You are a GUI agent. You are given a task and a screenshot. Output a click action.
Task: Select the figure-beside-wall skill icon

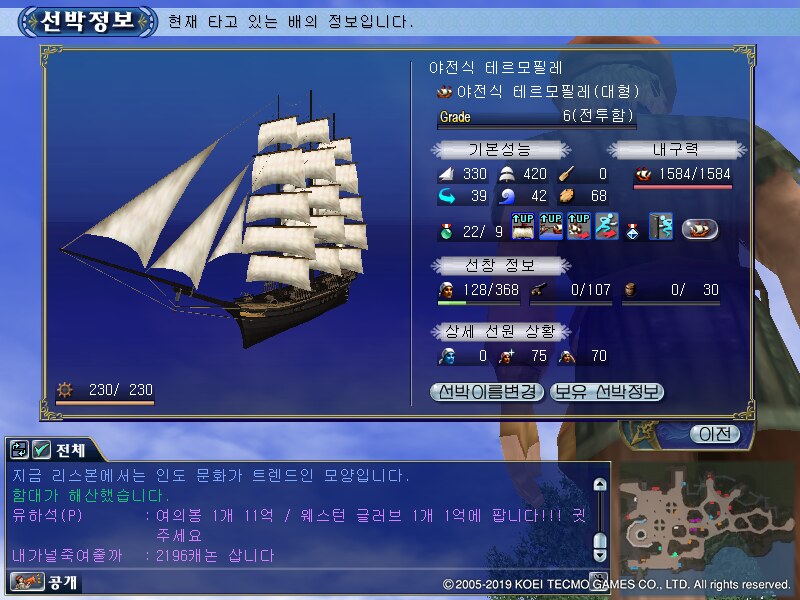[x=660, y=228]
